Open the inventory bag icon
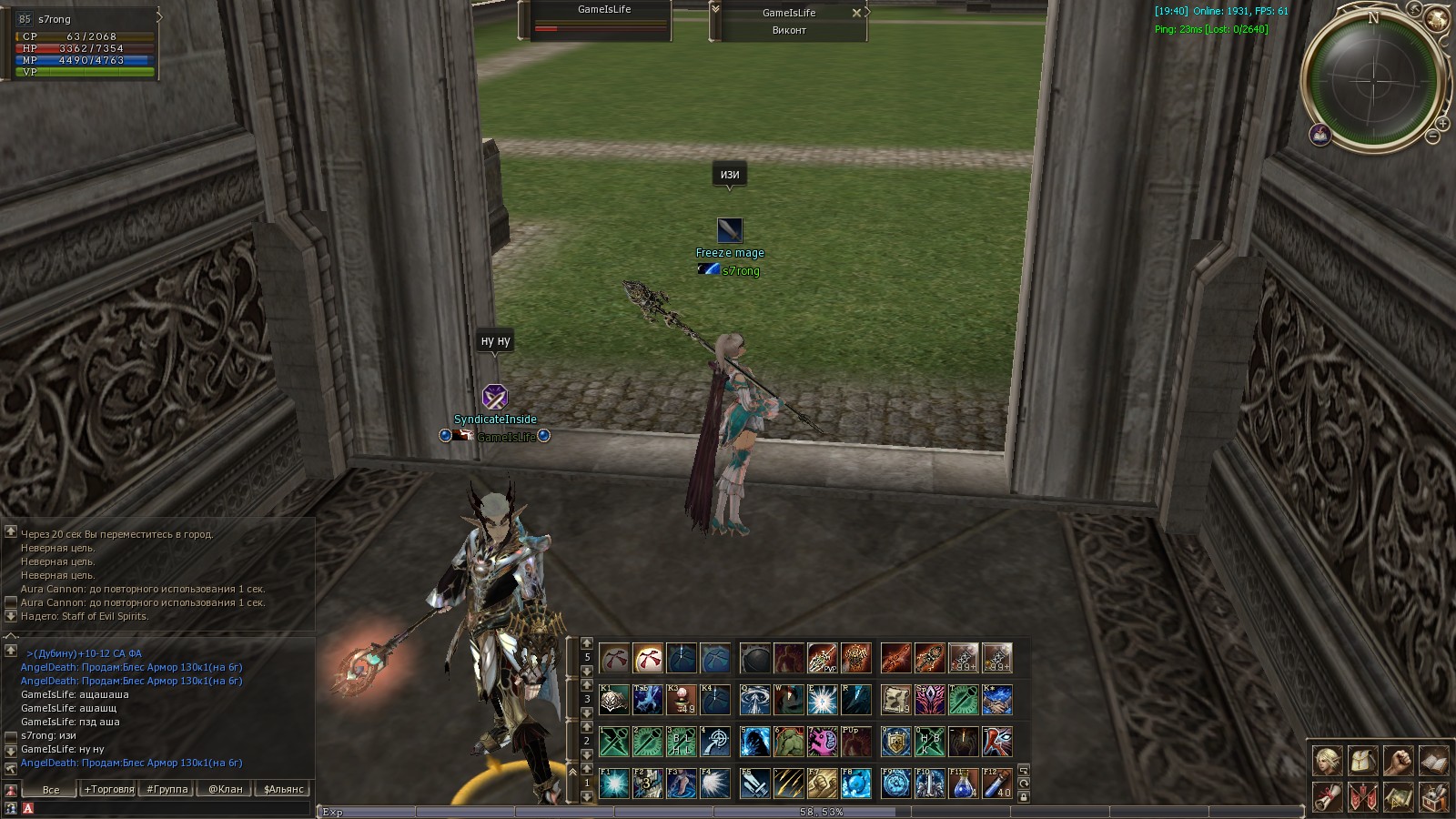 (x=1362, y=760)
